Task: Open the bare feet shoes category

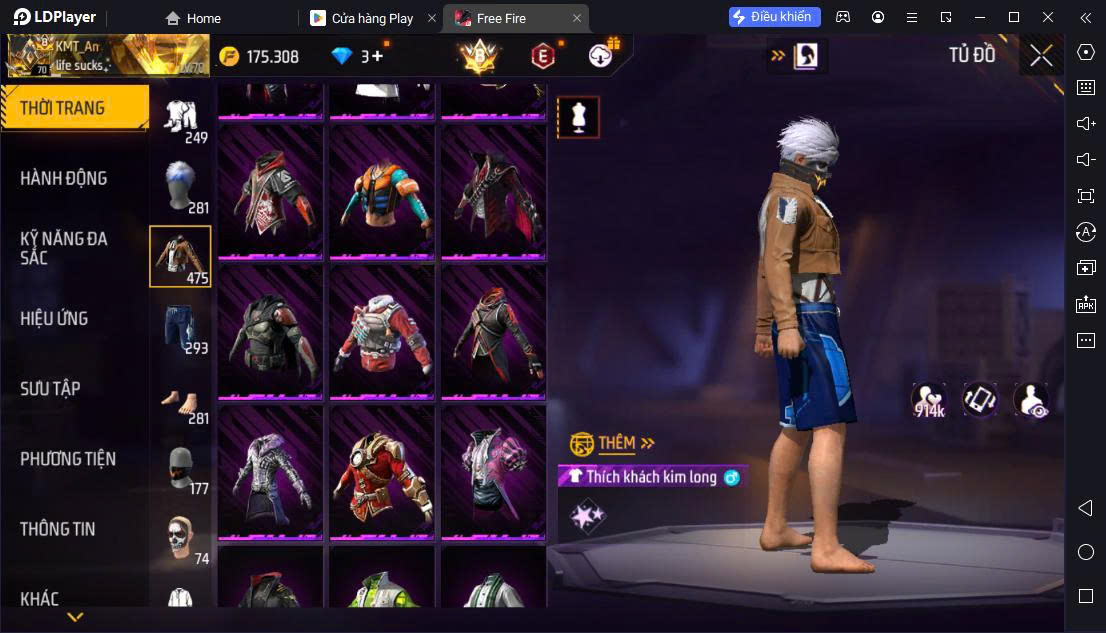Action: click(181, 397)
